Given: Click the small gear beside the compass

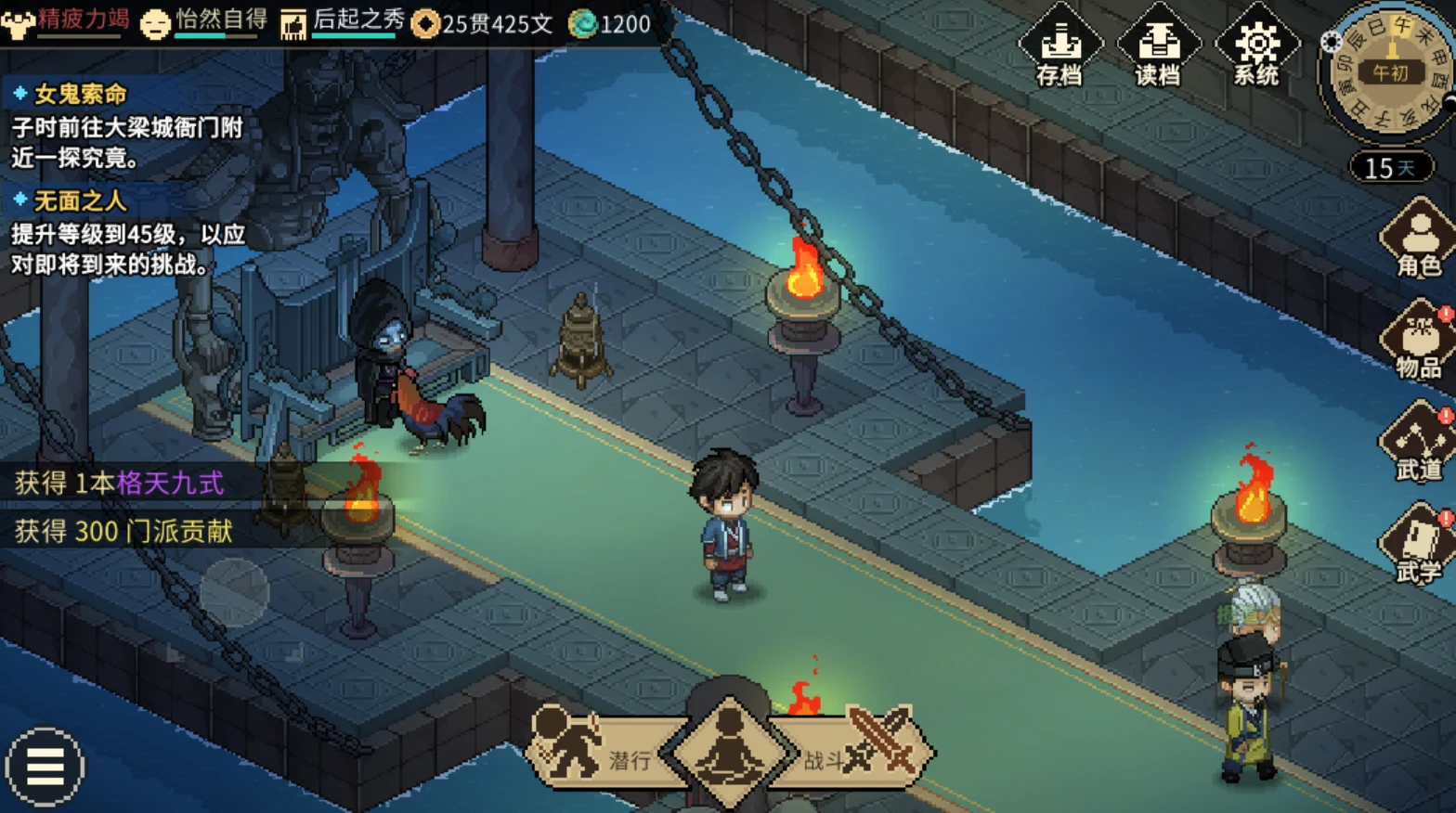Looking at the screenshot, I should pyautogui.click(x=1331, y=42).
